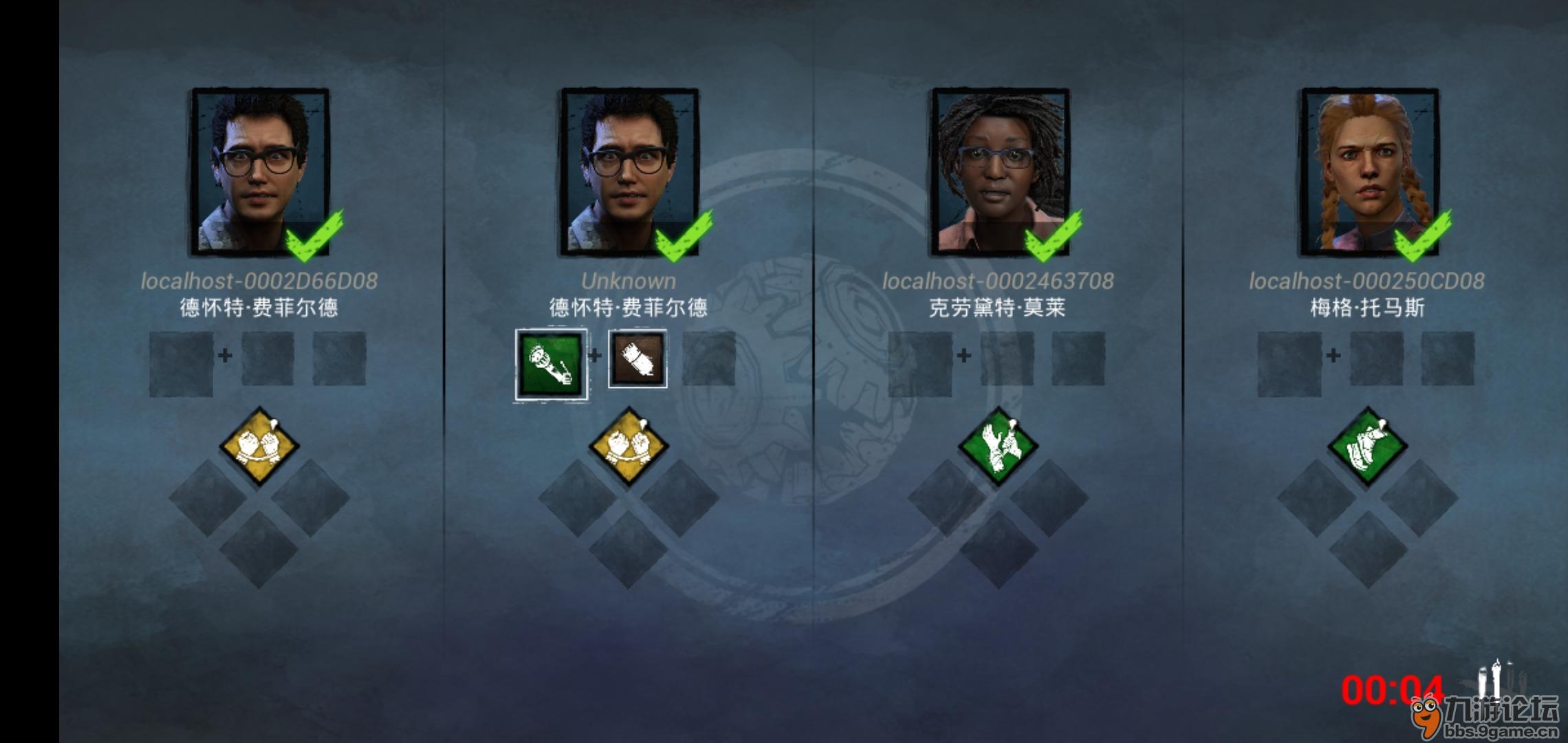Inspect the green flashlight item slot

point(552,365)
